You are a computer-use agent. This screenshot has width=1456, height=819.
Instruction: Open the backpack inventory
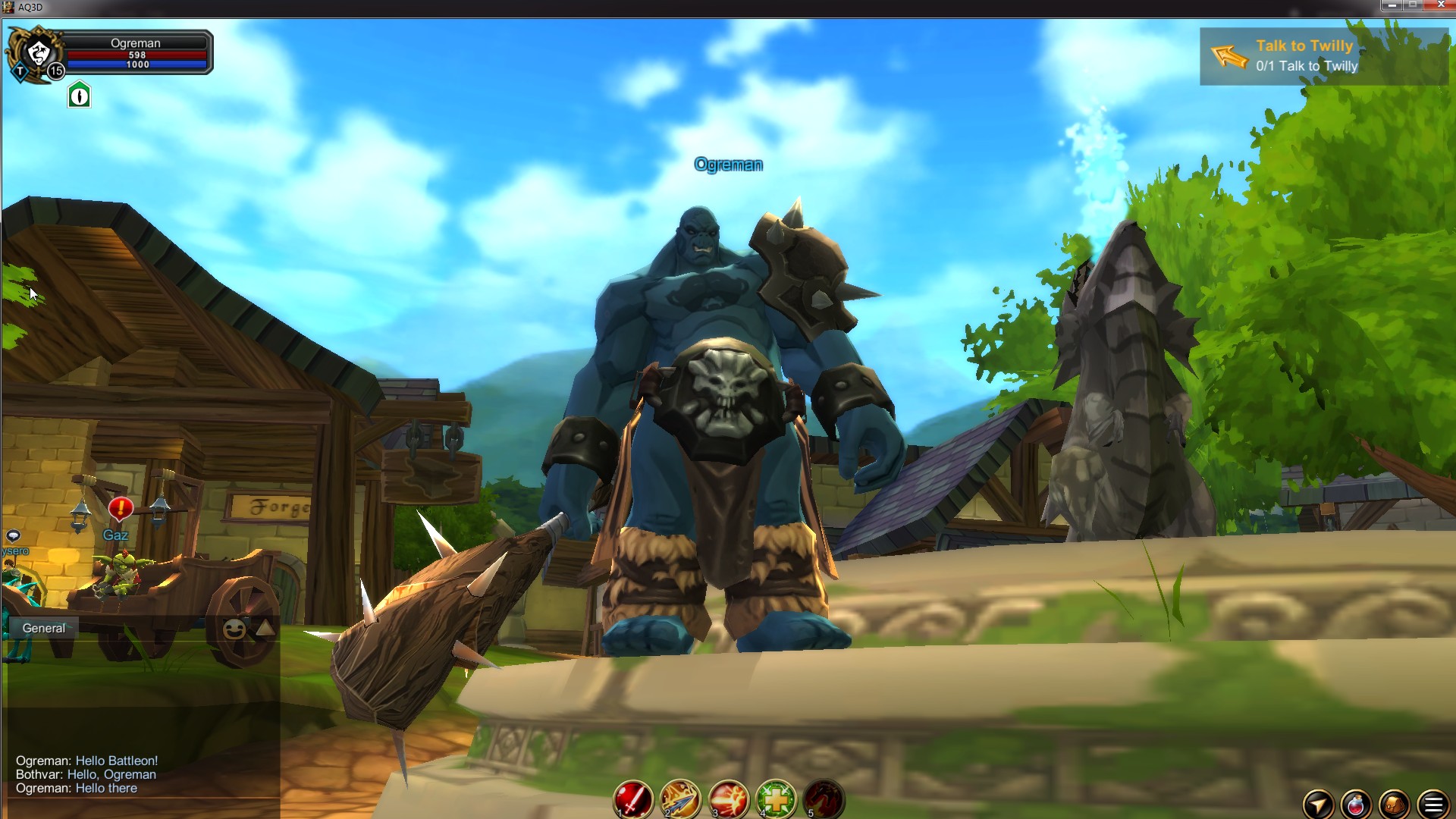(x=1394, y=804)
